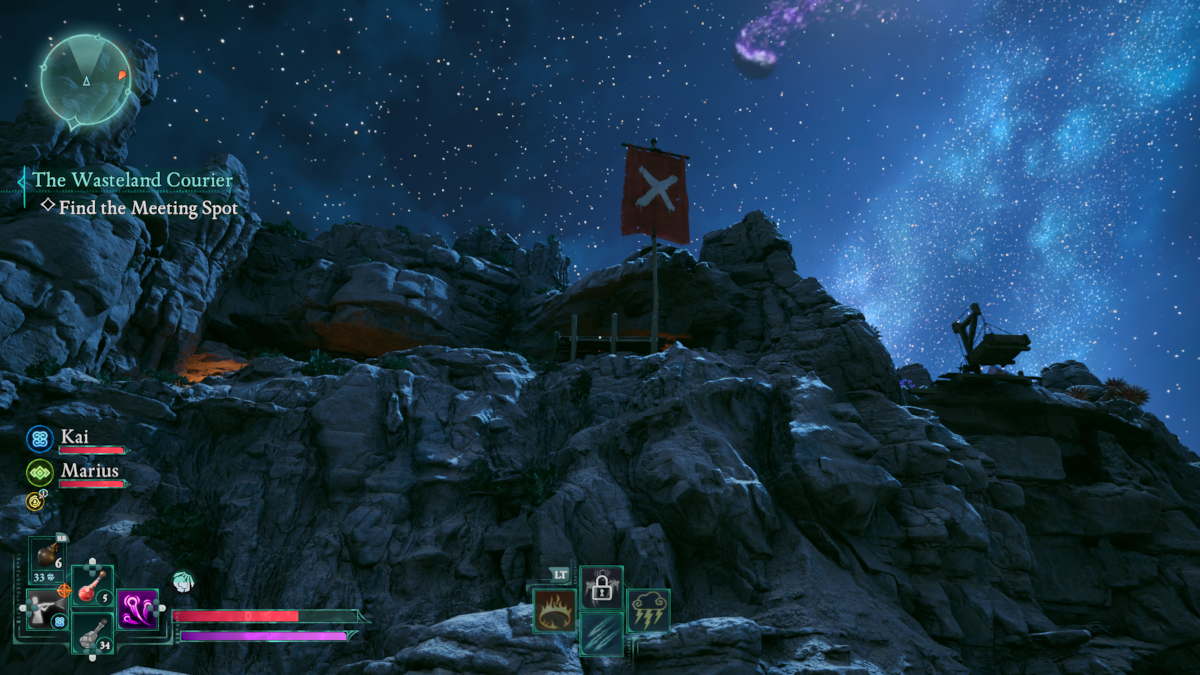This screenshot has height=675, width=1200.
Task: Select companion Kai's portrait icon
Action: (40, 439)
